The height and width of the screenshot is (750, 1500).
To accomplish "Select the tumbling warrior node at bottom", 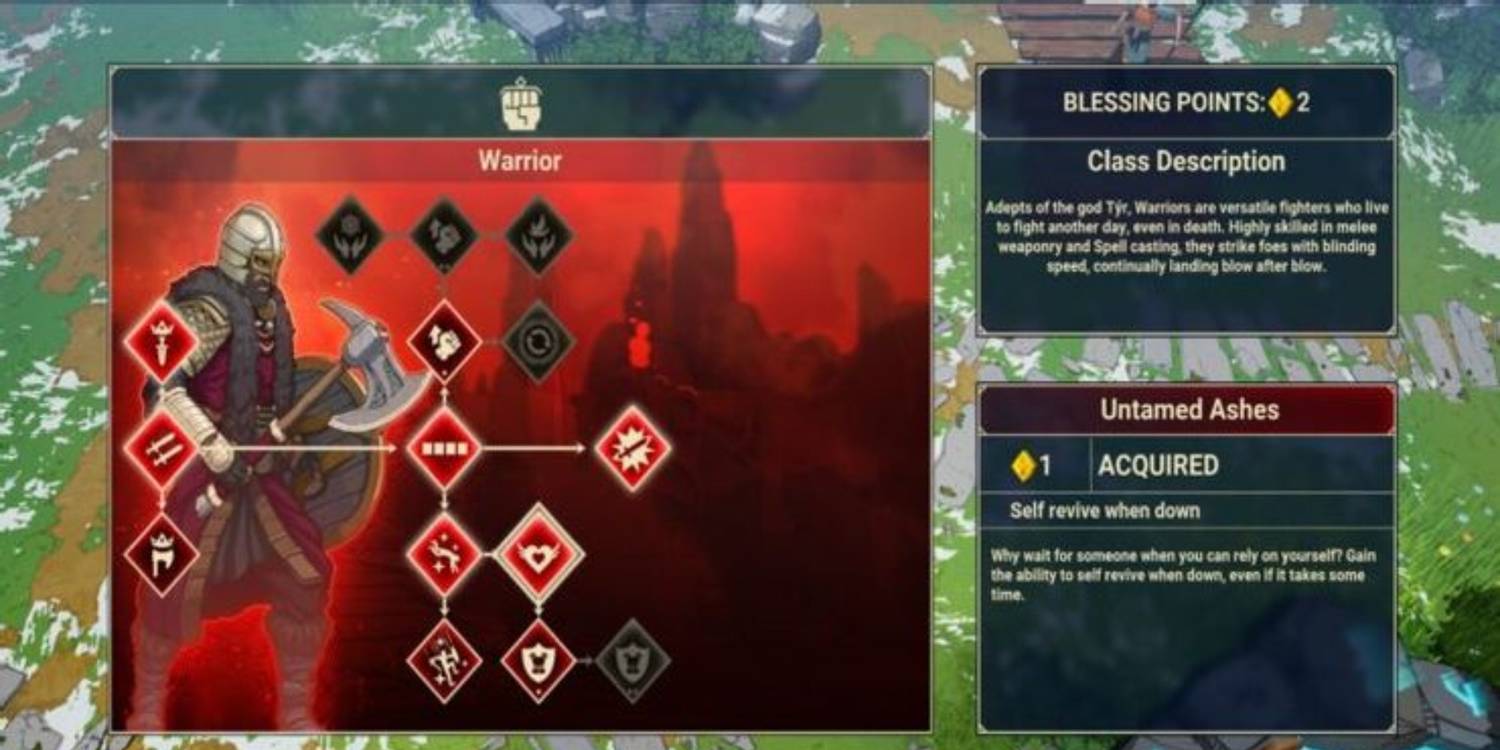I will point(446,661).
